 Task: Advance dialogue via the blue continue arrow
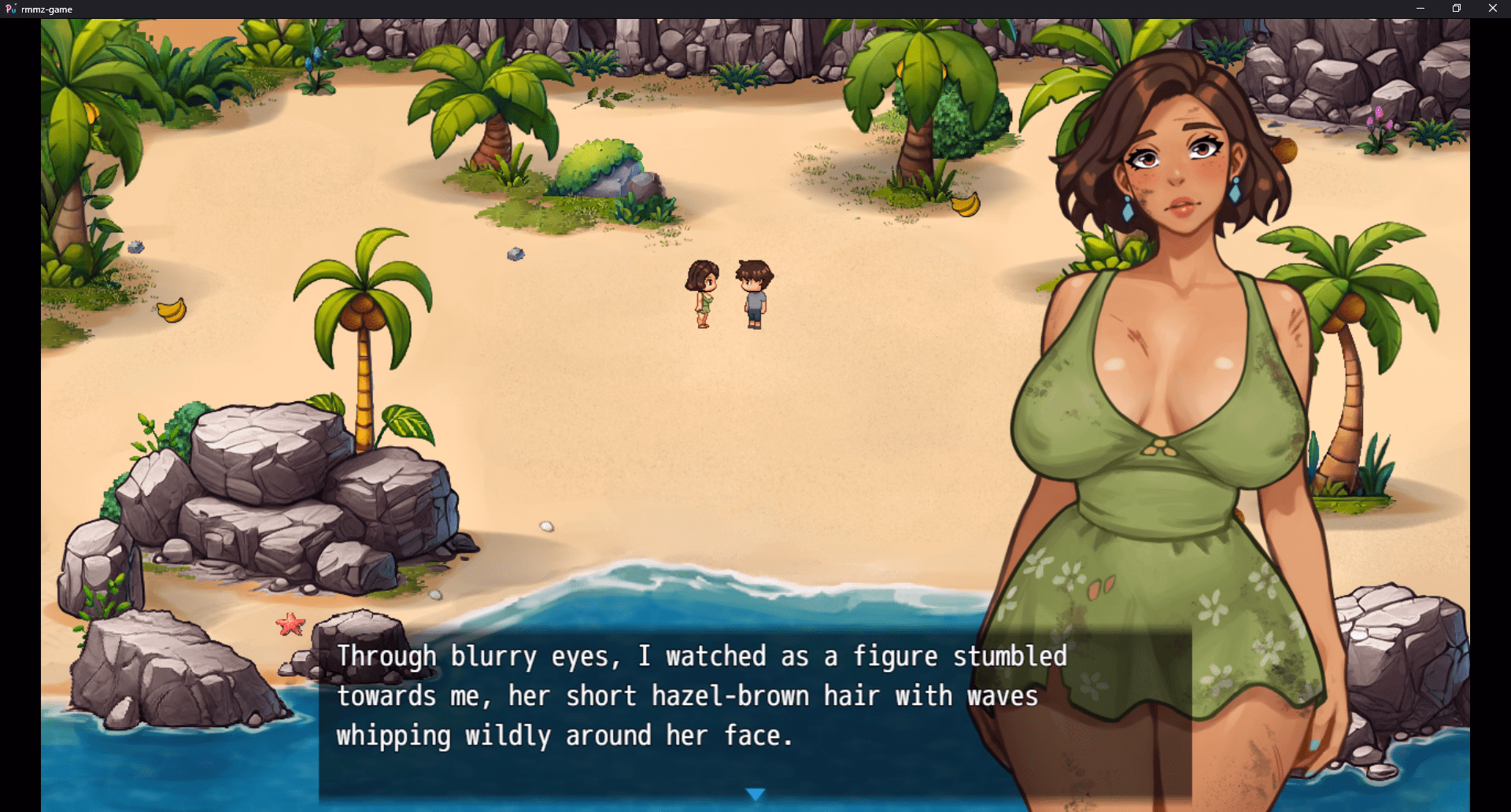755,794
